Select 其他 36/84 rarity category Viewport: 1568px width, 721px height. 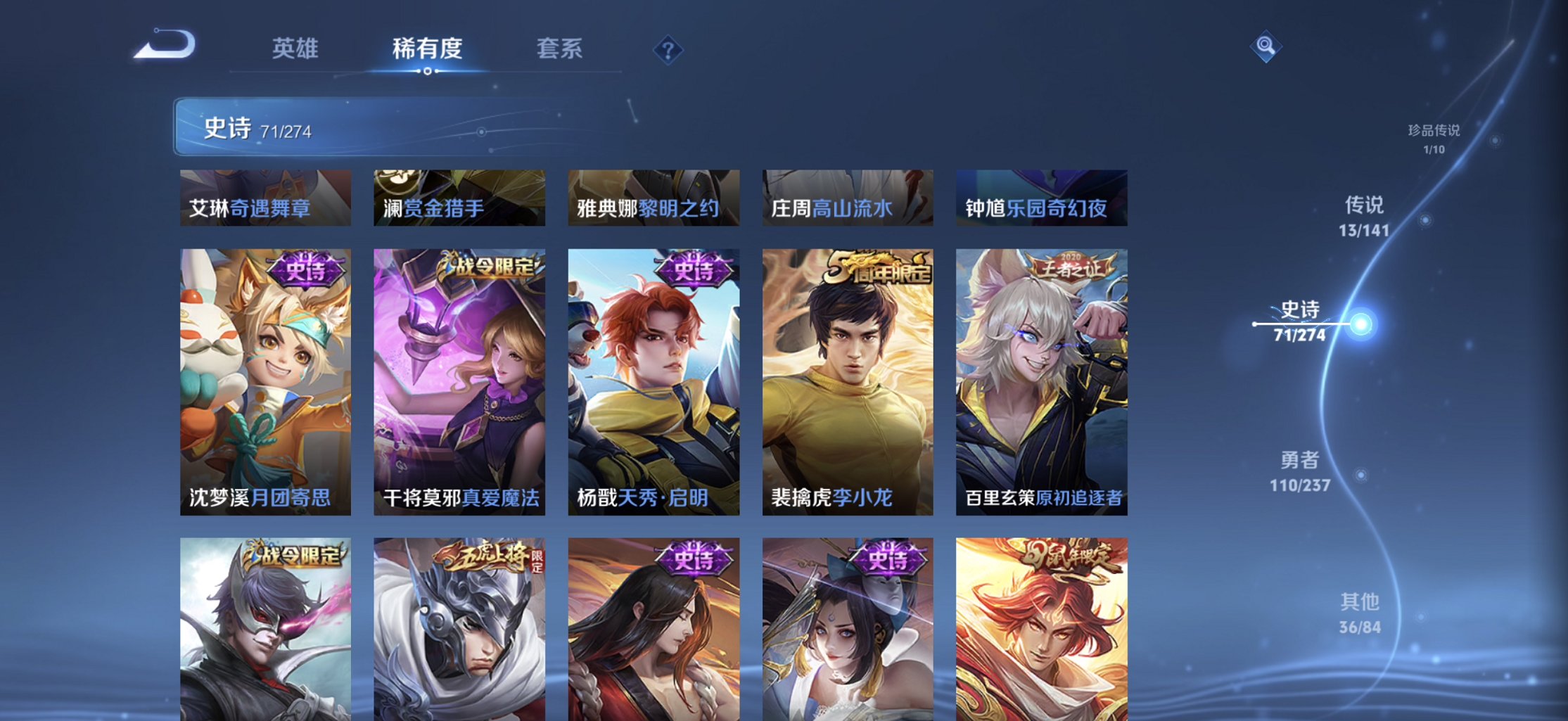point(1362,613)
